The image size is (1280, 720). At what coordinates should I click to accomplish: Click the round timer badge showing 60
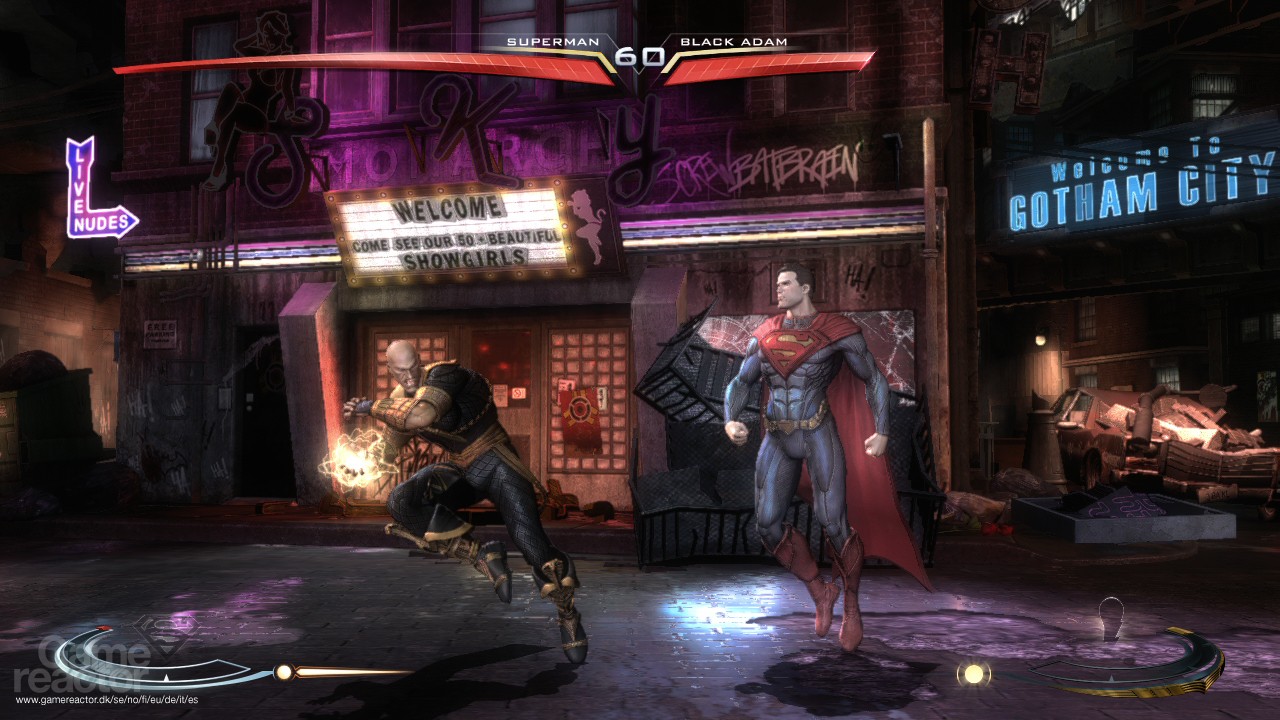pos(638,56)
